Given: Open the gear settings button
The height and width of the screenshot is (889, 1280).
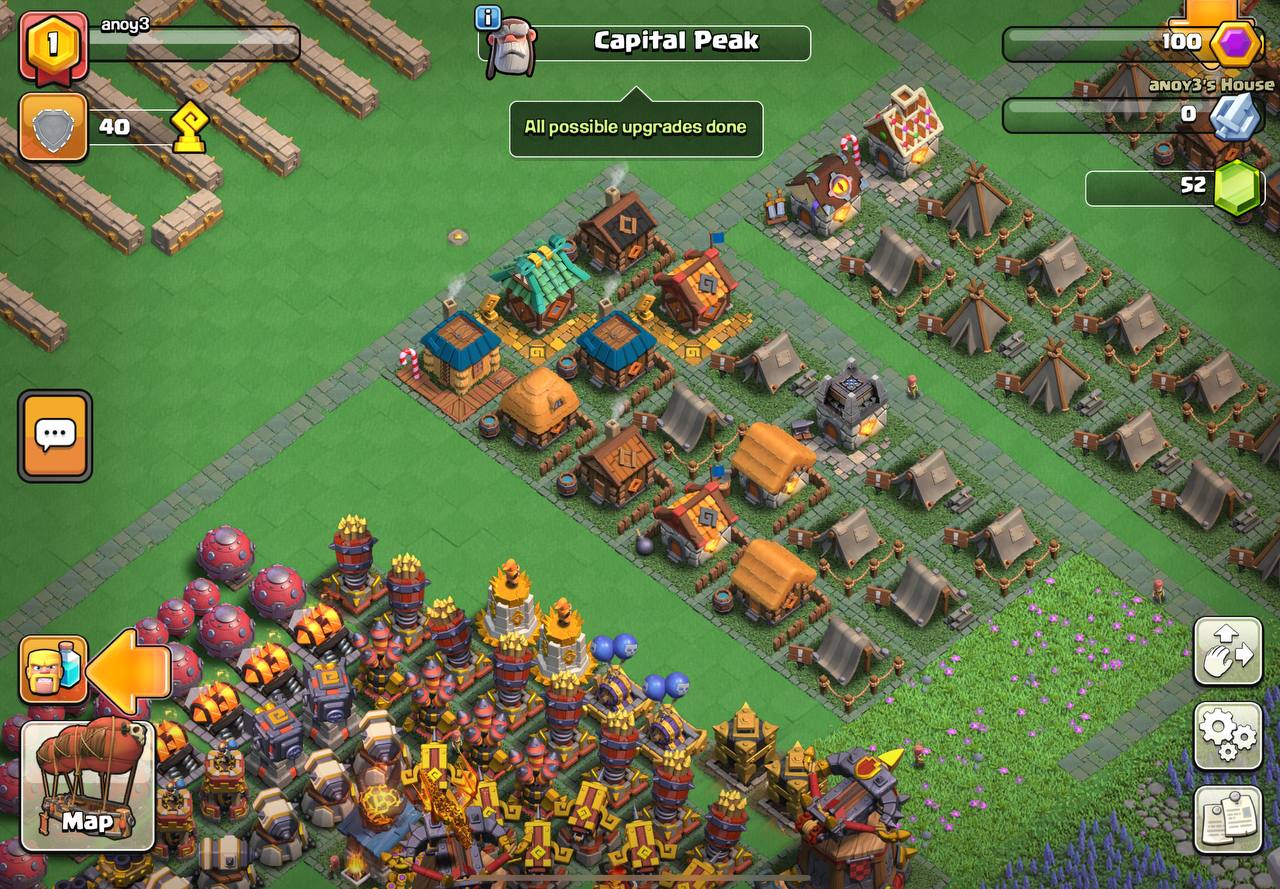Looking at the screenshot, I should pyautogui.click(x=1227, y=735).
